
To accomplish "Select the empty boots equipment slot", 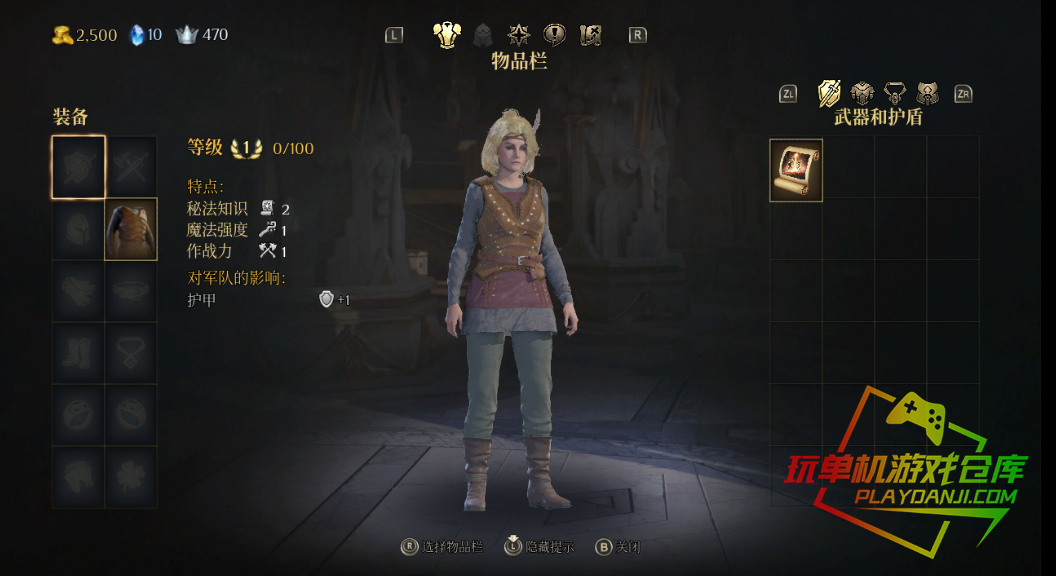I will click(79, 352).
